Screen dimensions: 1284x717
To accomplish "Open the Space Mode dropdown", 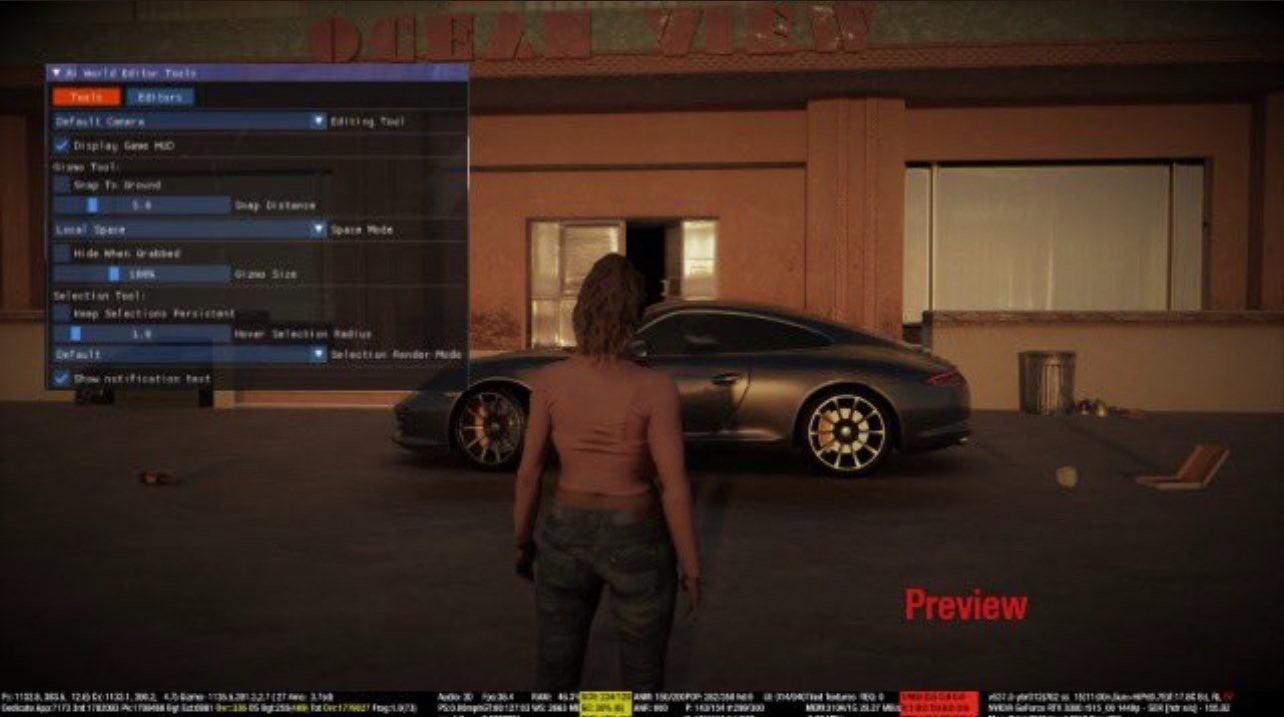I will click(x=190, y=229).
